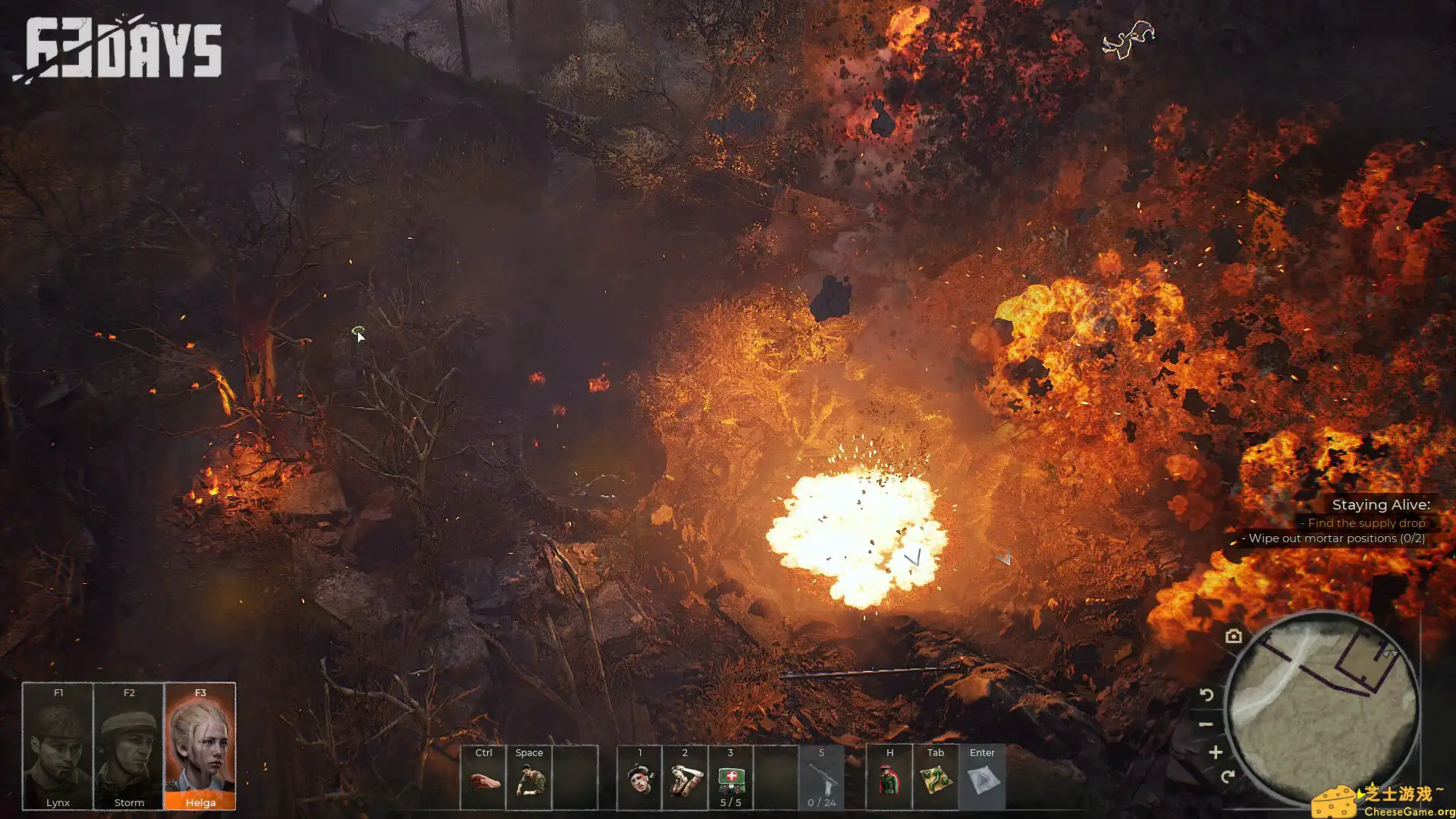The image size is (1456, 819).
Task: Activate the grabbing hand action slot
Action: 483,780
